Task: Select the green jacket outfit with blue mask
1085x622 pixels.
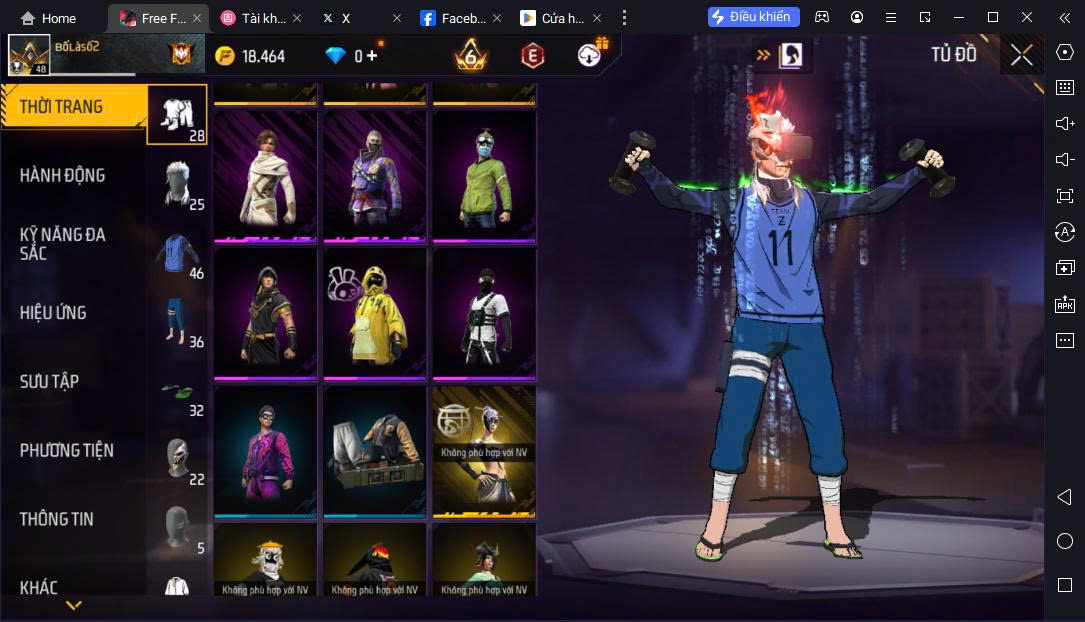Action: [x=484, y=176]
